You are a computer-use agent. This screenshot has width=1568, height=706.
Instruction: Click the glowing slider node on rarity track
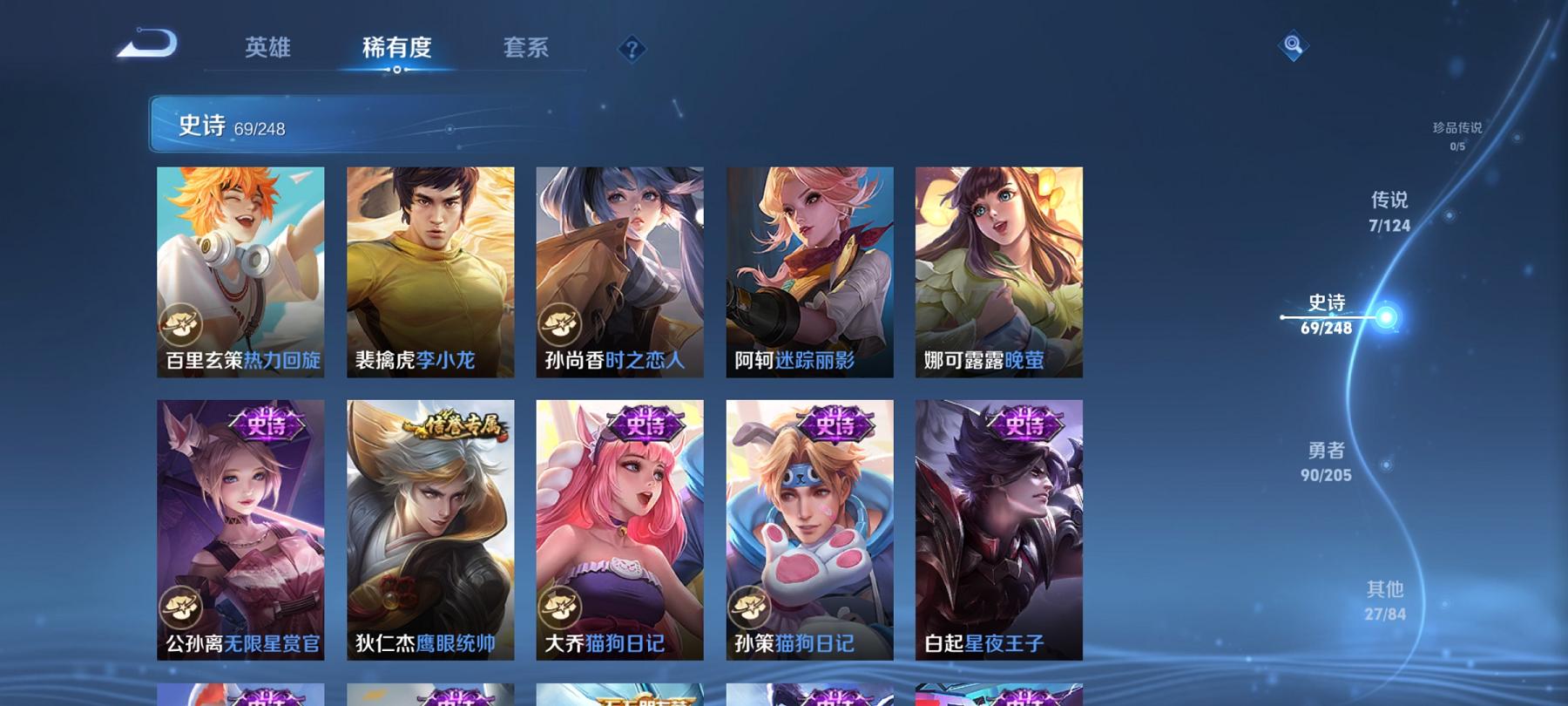coord(1385,316)
